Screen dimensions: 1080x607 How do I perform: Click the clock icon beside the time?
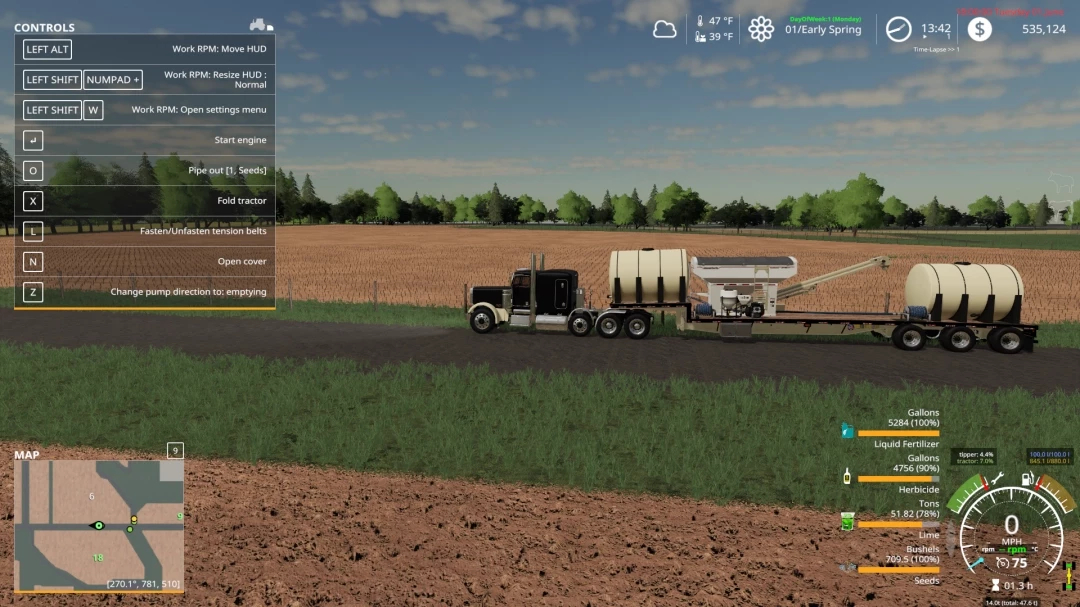pyautogui.click(x=899, y=29)
